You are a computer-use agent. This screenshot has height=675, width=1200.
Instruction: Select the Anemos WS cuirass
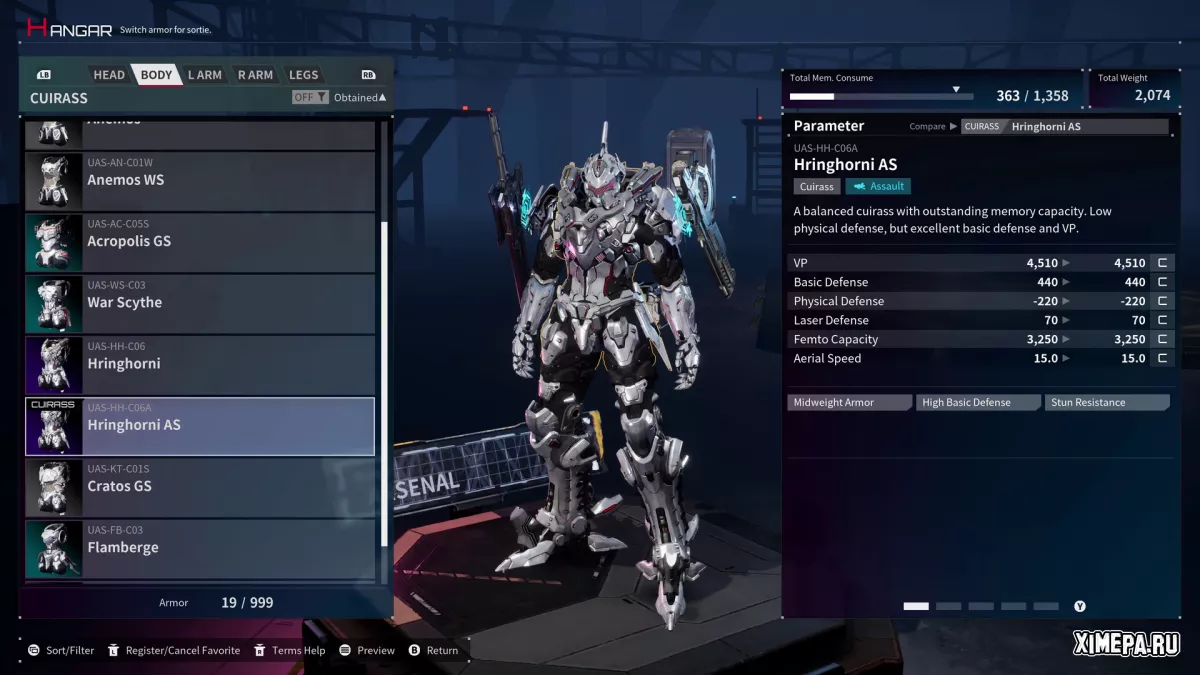(x=200, y=181)
